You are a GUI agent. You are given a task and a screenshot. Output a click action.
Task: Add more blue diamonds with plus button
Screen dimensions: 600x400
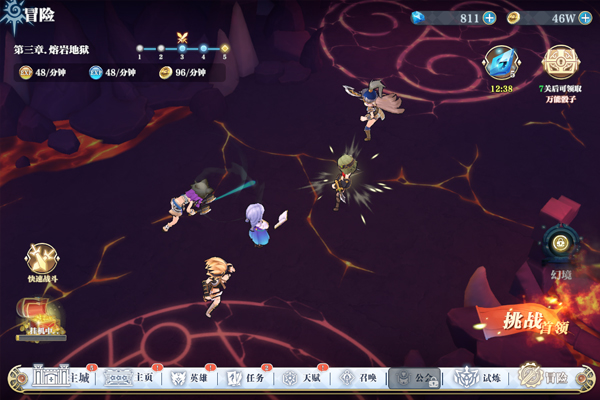pyautogui.click(x=489, y=18)
